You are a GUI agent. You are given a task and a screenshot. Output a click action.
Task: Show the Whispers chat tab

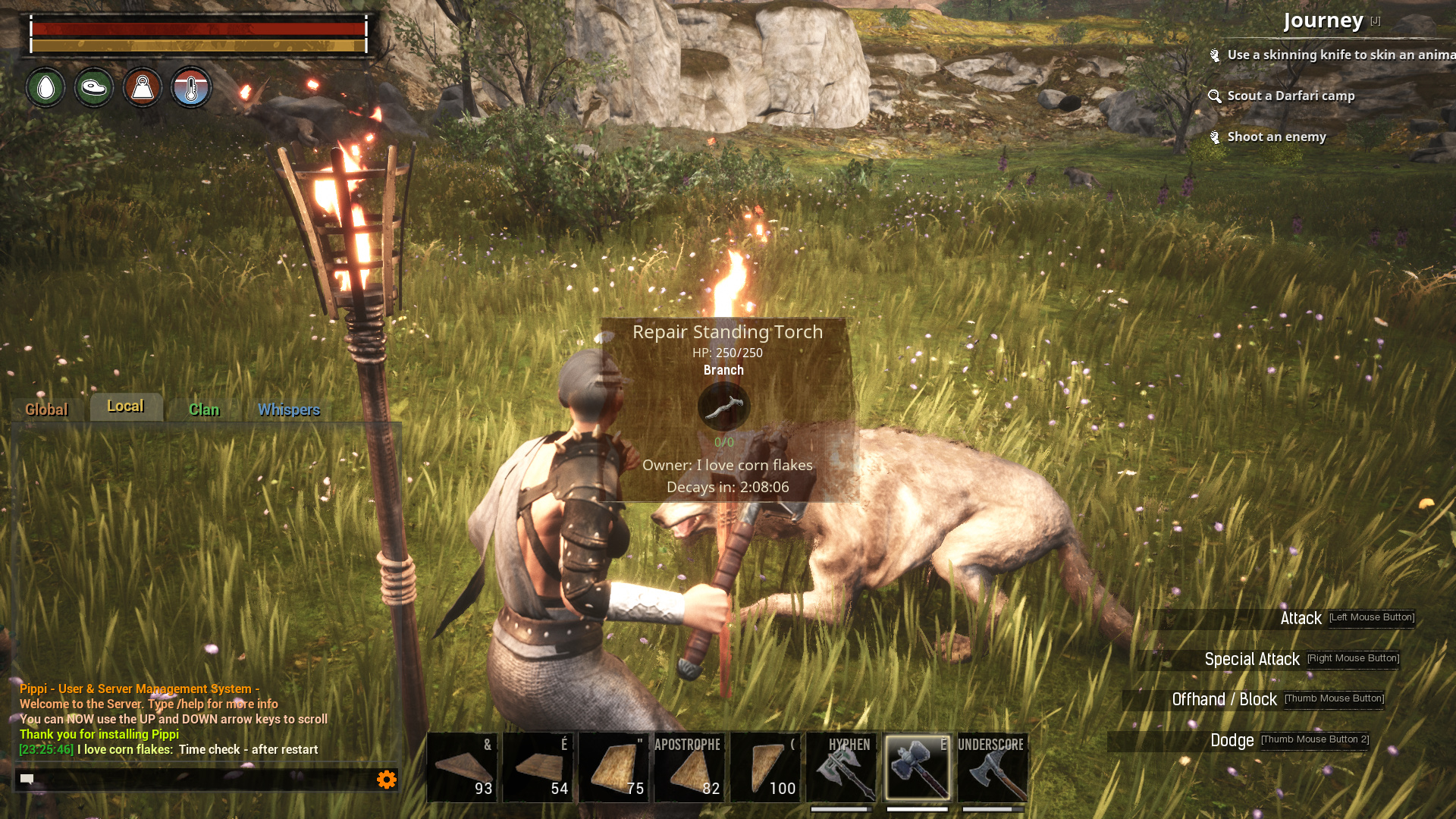[289, 409]
